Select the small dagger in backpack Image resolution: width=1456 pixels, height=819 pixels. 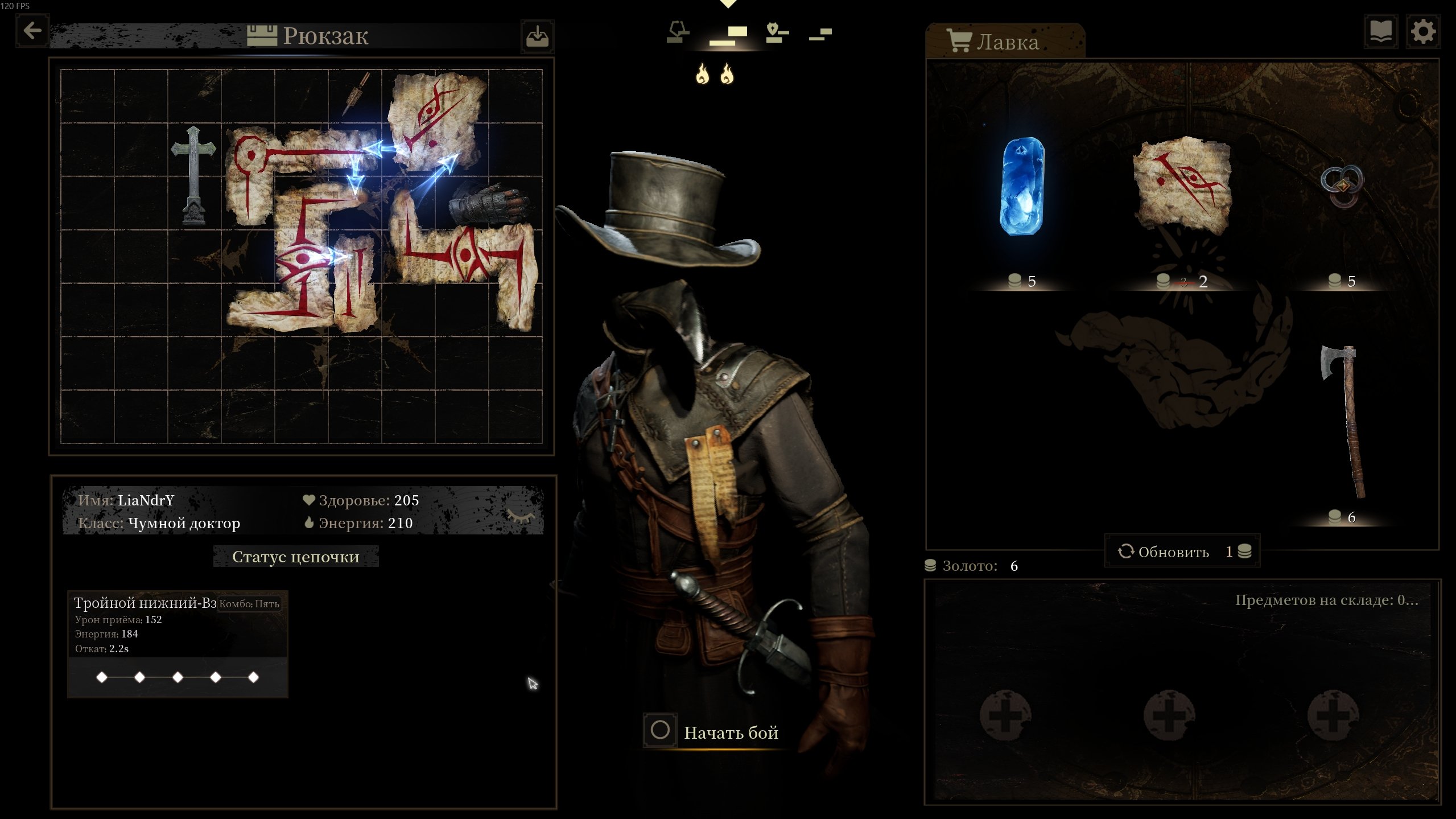(357, 93)
